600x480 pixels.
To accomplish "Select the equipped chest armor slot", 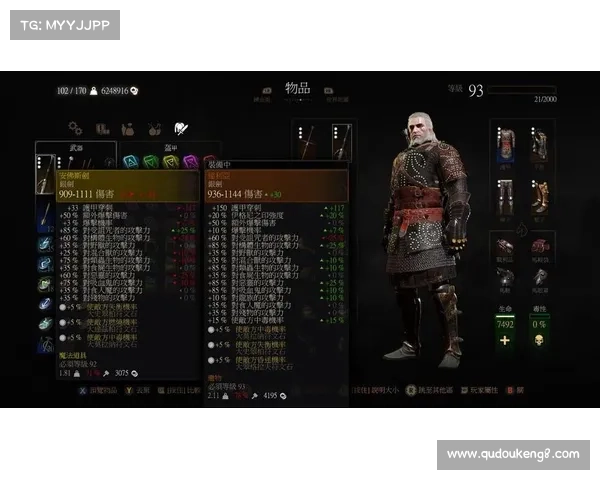I will pyautogui.click(x=508, y=145).
